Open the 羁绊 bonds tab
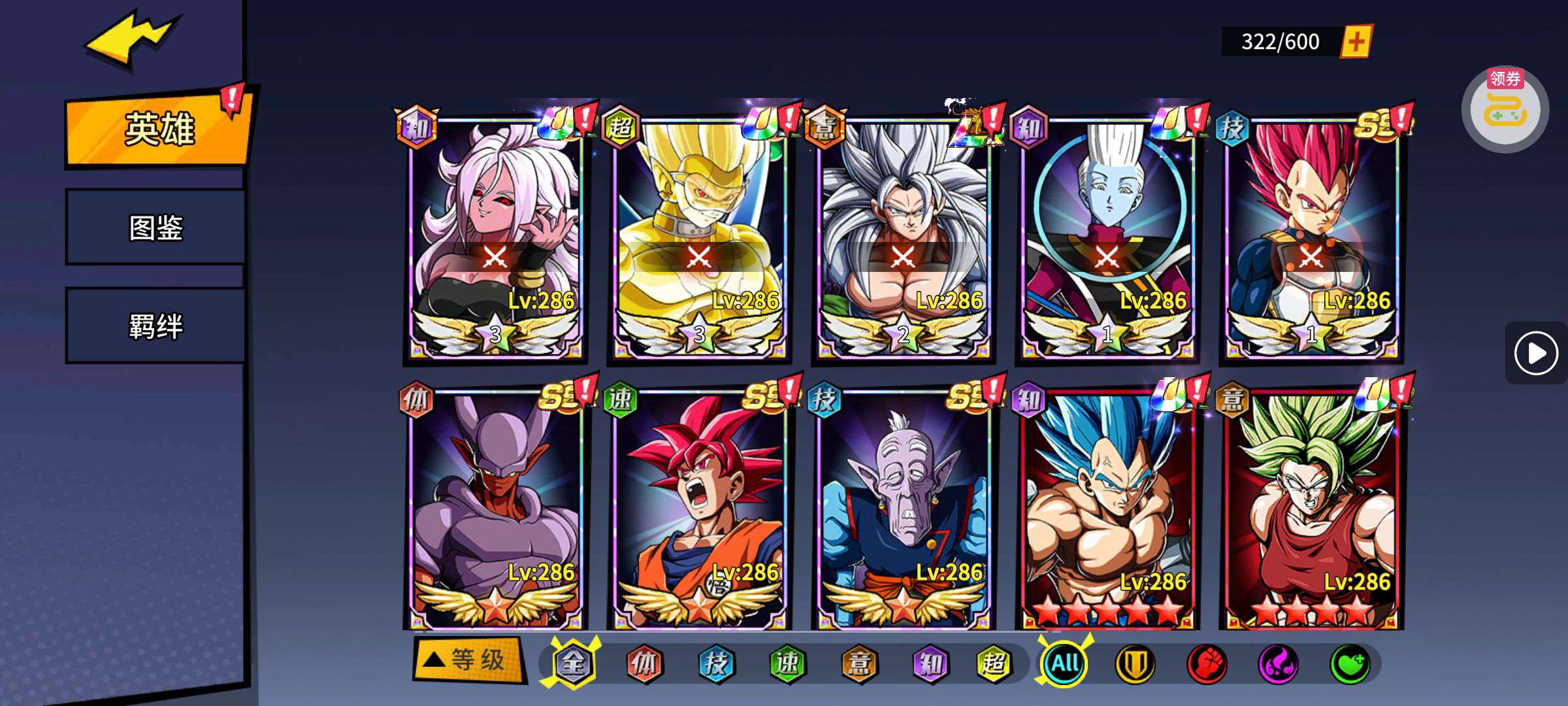Screen dimensions: 1568x706 click(x=155, y=326)
